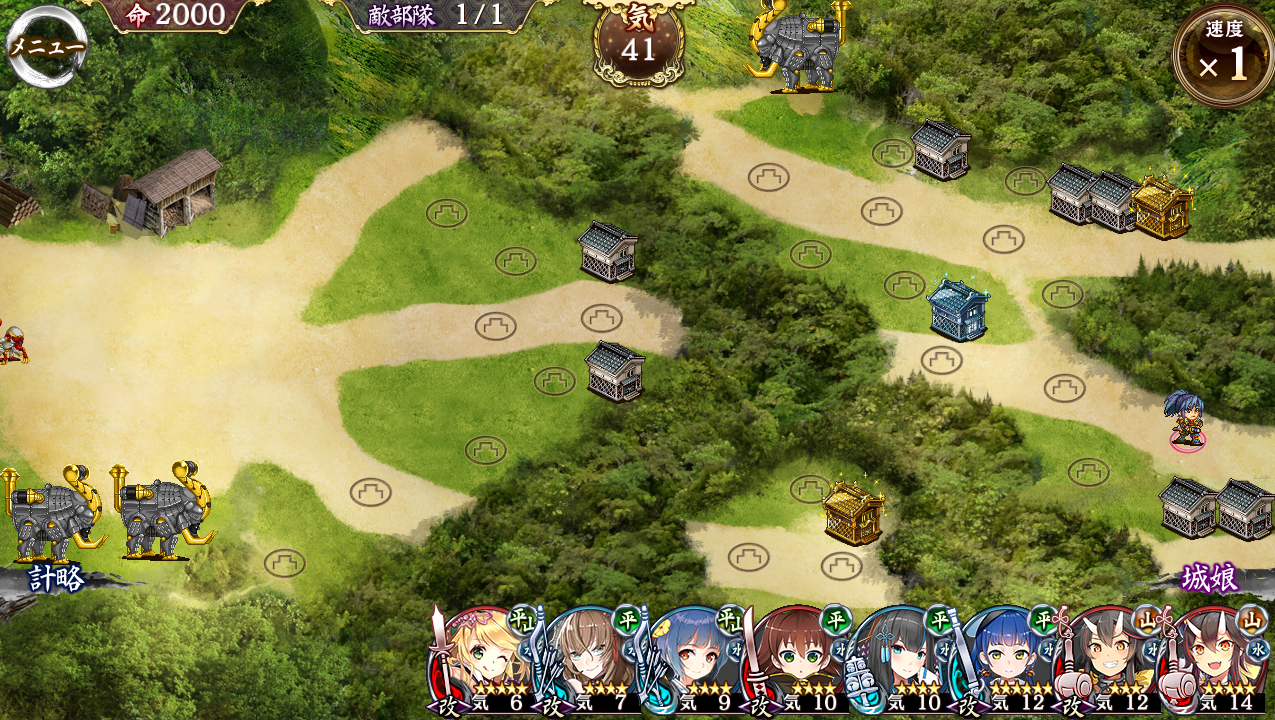Toggle the 速度 ×1 game speed button
Screen dimensions: 1275x720
1223,55
